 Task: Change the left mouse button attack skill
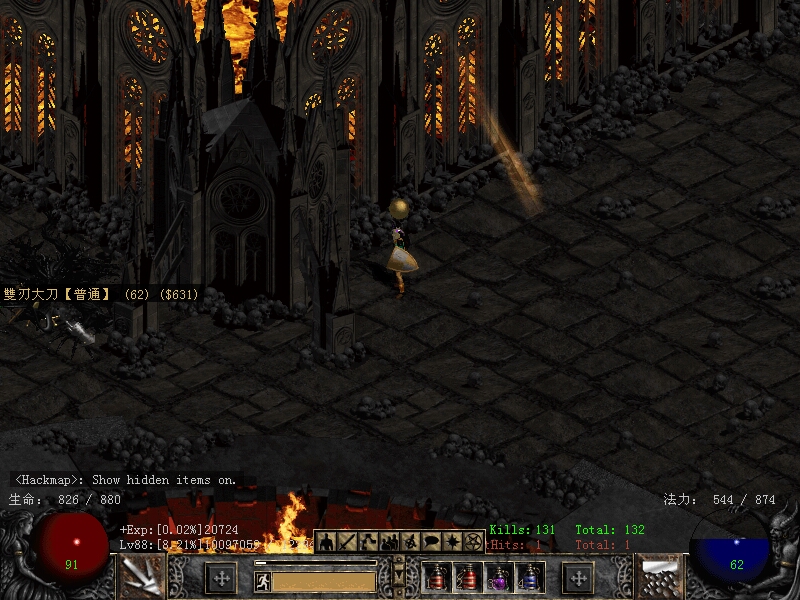tap(141, 577)
